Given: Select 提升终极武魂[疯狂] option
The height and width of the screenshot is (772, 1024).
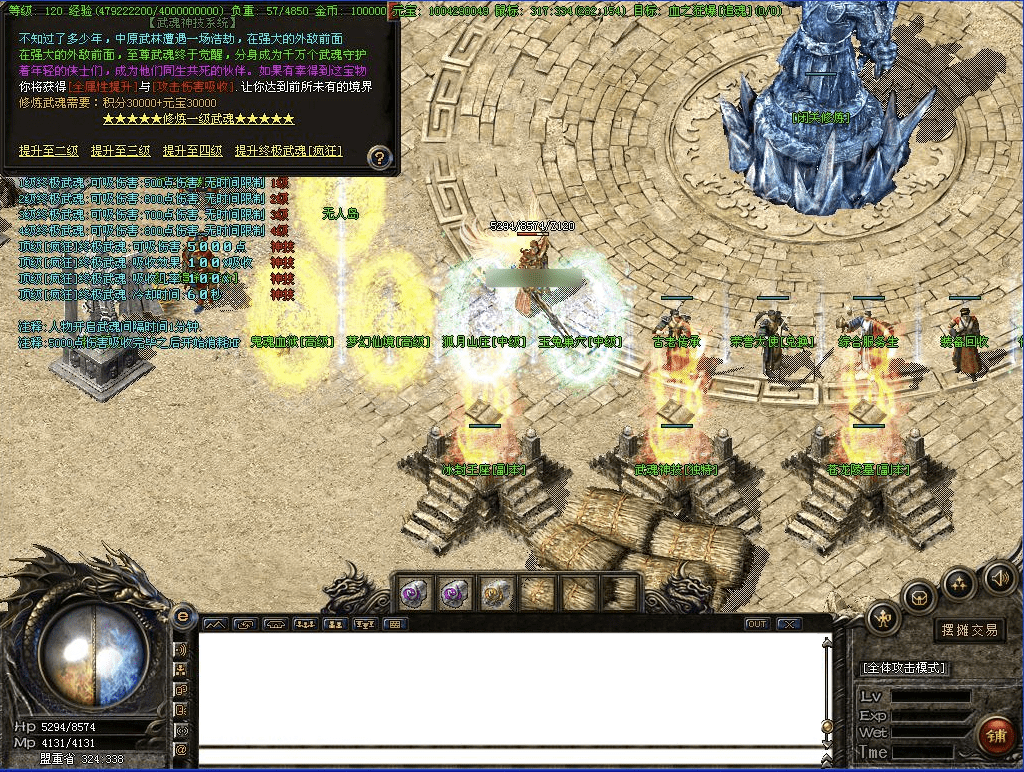Looking at the screenshot, I should [288, 151].
